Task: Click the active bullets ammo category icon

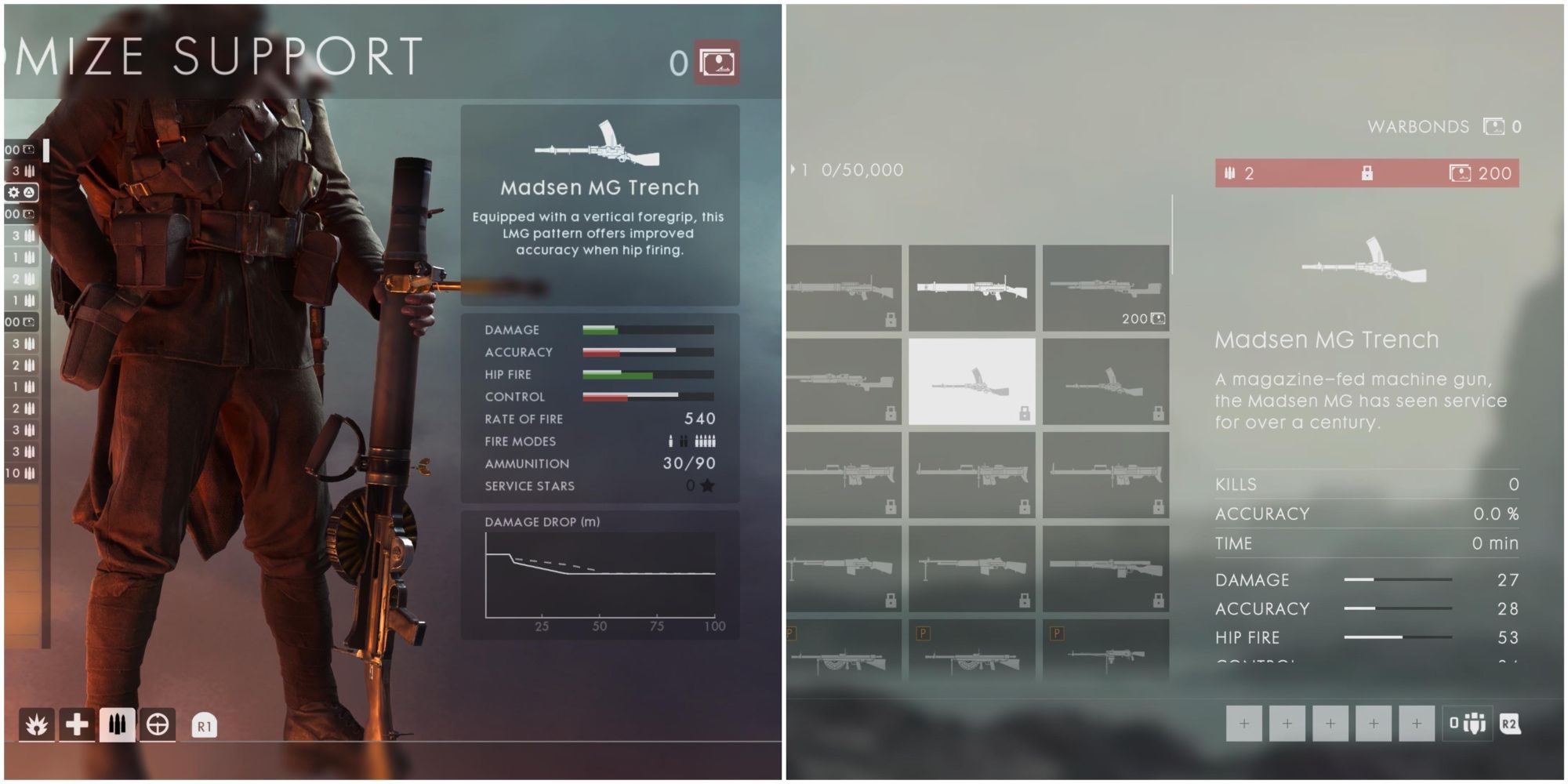Action: 116,725
